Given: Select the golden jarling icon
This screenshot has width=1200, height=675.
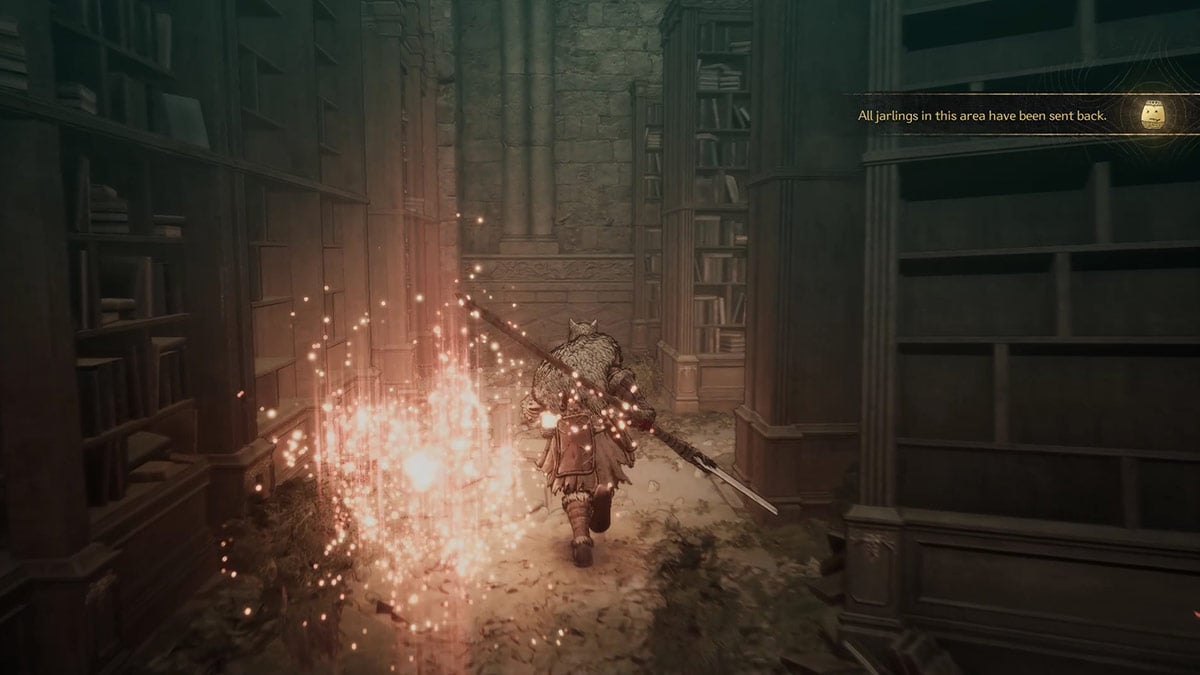Looking at the screenshot, I should coord(1157,116).
